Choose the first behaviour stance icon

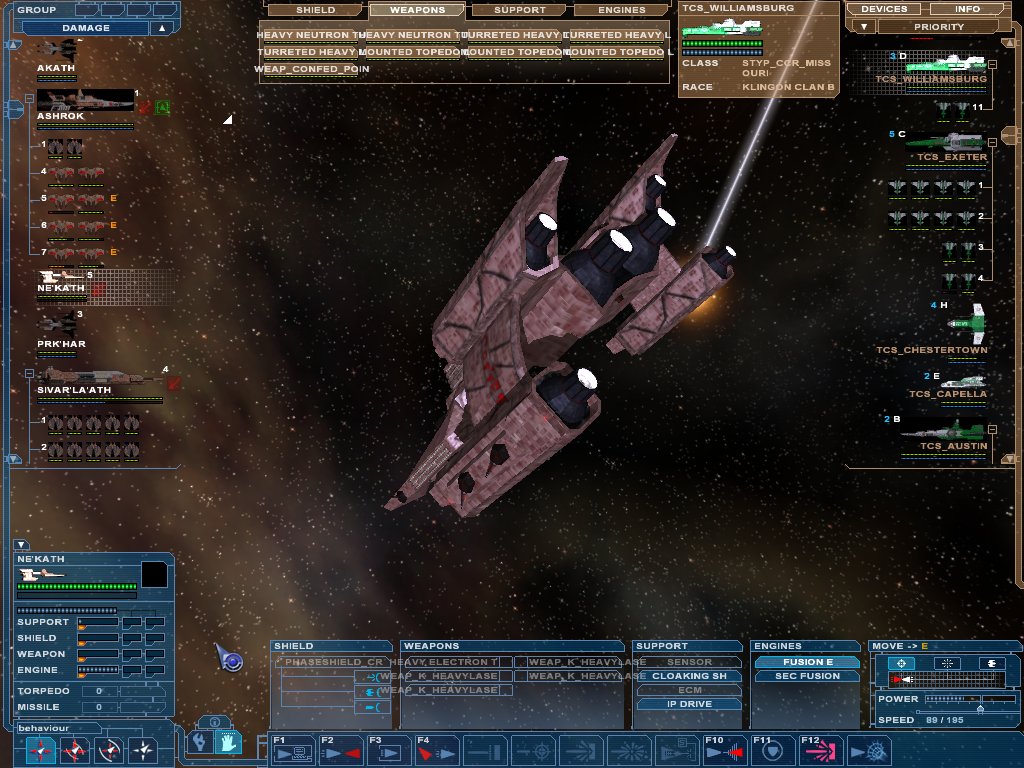pos(41,749)
